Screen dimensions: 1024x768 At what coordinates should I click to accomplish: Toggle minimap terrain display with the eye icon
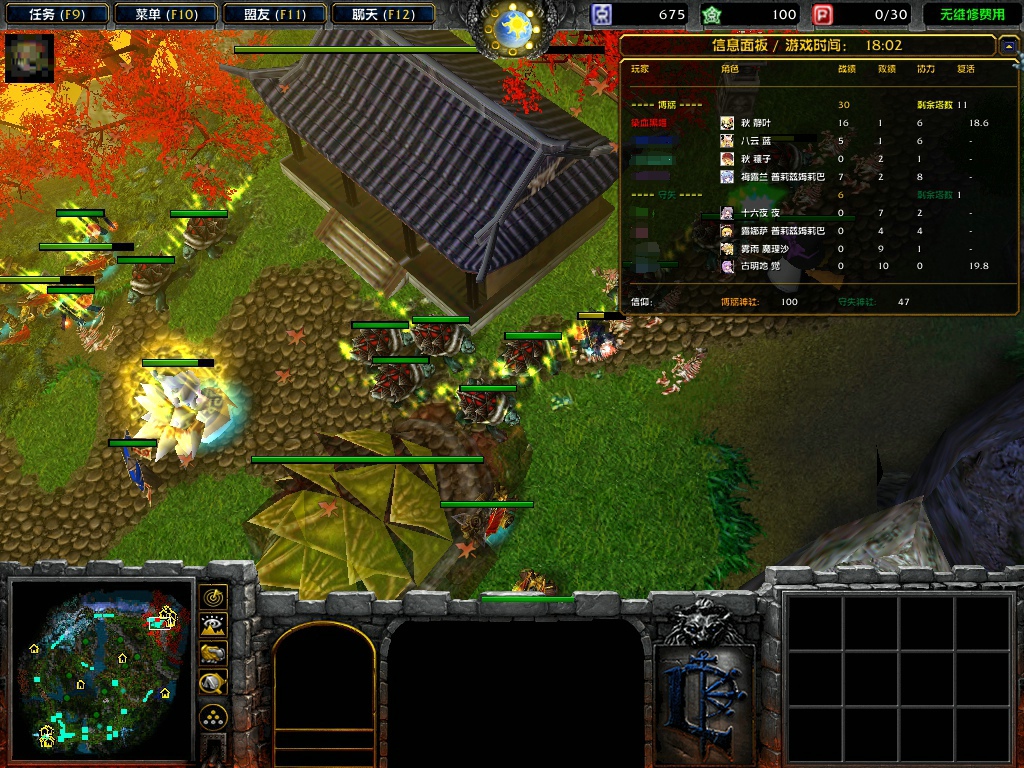coord(213,626)
